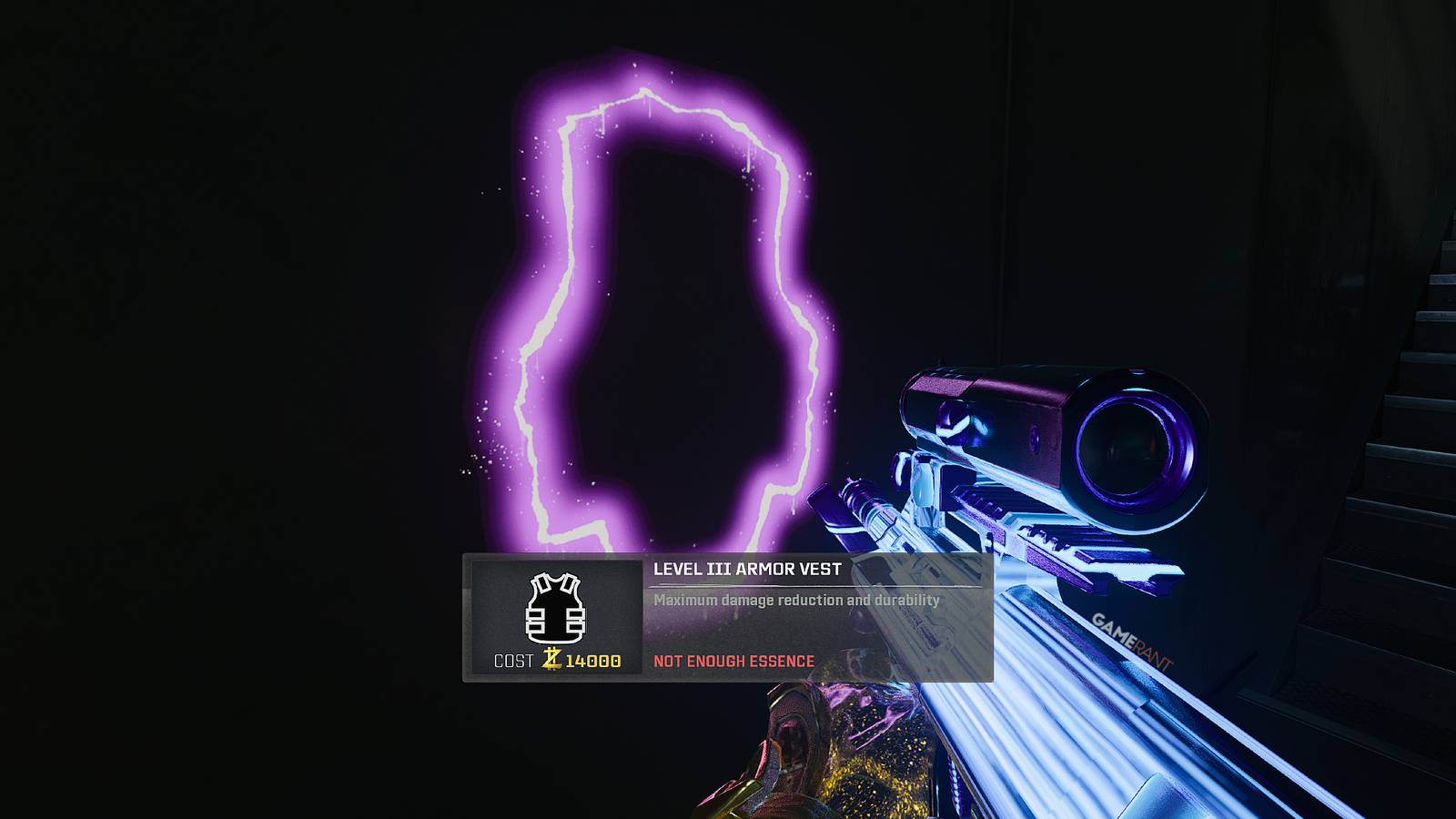Toggle the armor purchase prompt panel

[x=728, y=619]
